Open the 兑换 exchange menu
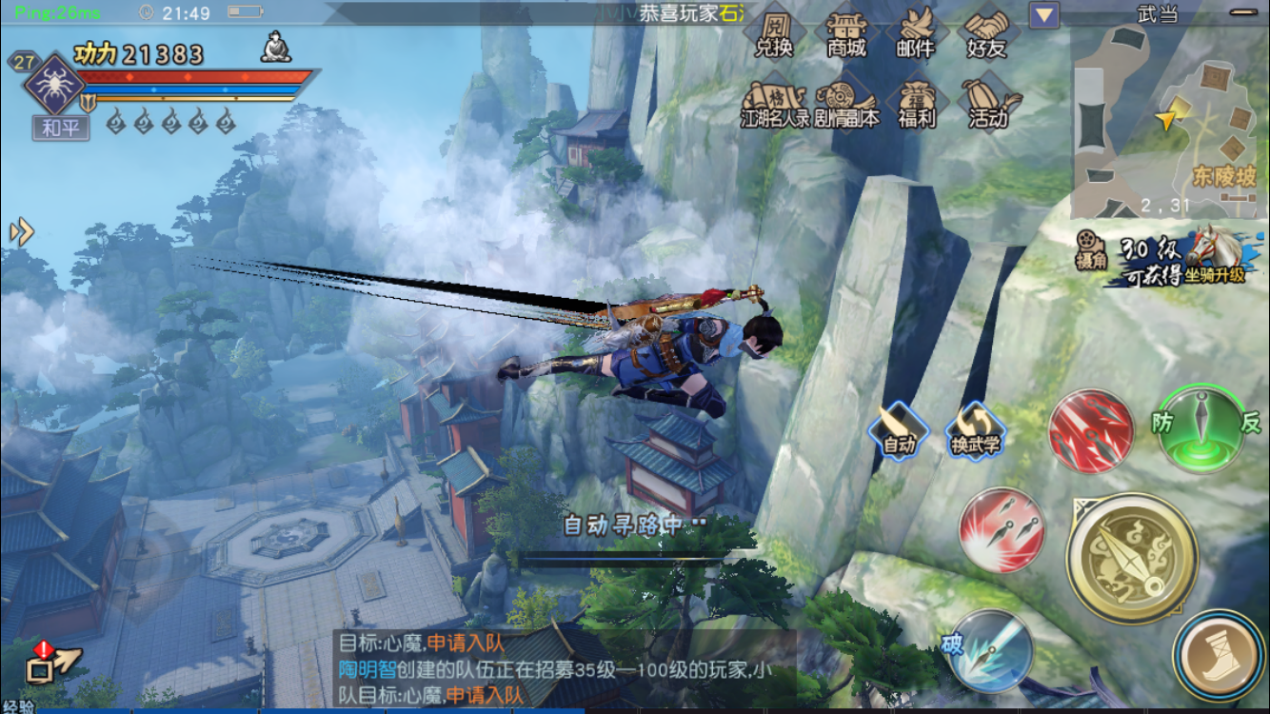Screen dimensions: 1270x714 click(x=774, y=34)
